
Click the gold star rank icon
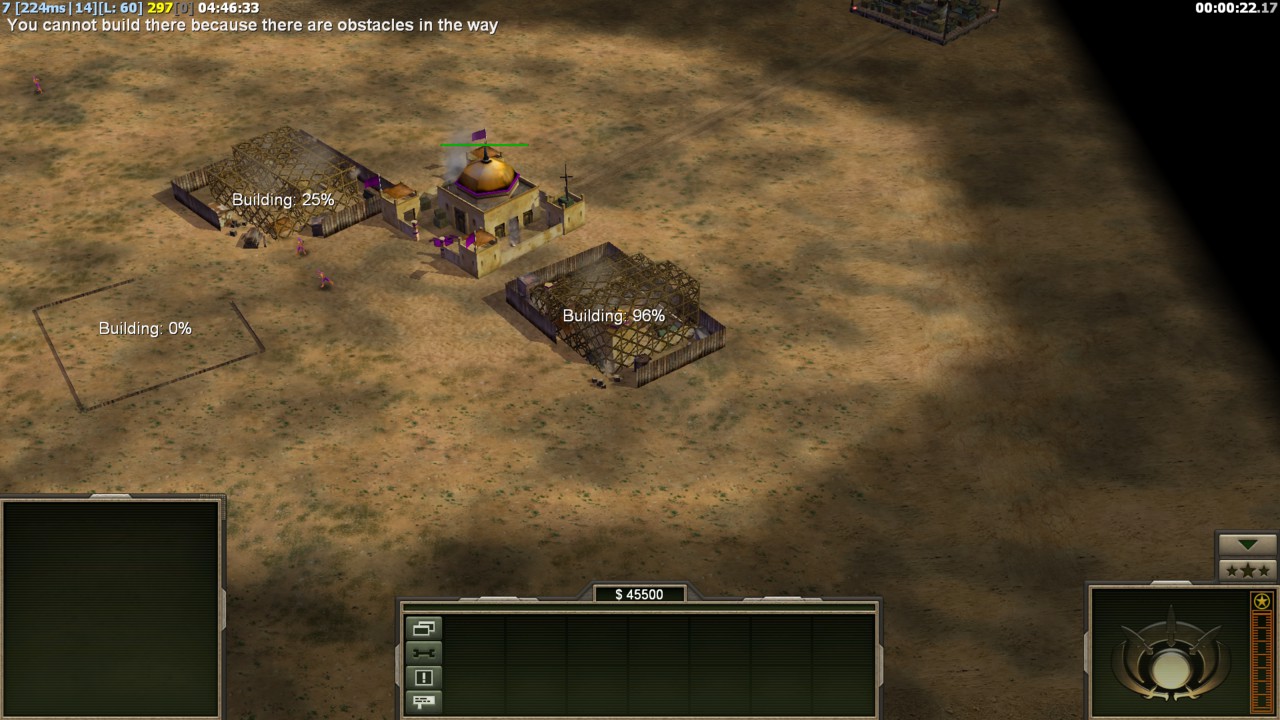[1262, 601]
